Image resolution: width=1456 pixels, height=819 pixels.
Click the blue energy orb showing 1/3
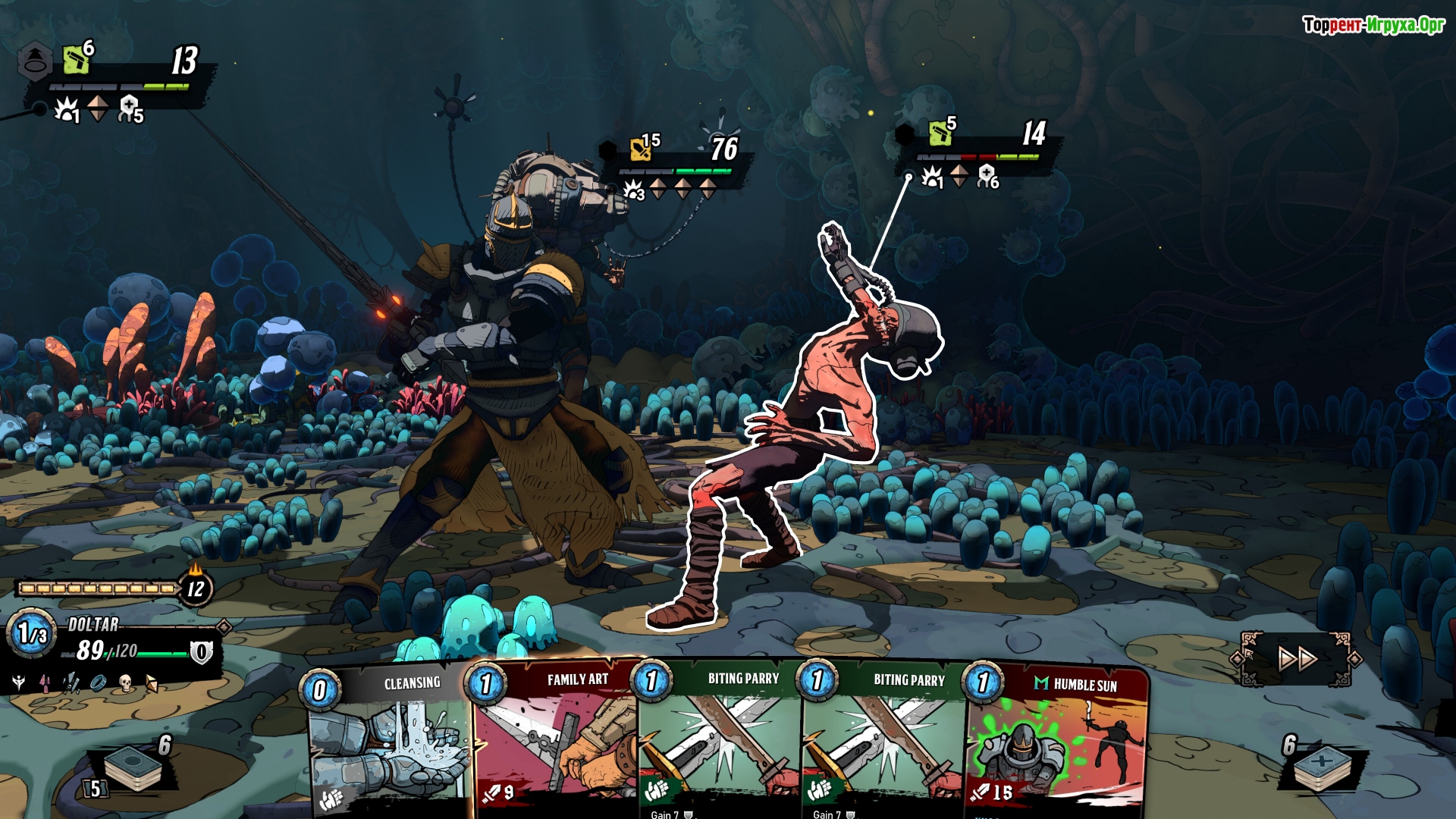pyautogui.click(x=32, y=633)
